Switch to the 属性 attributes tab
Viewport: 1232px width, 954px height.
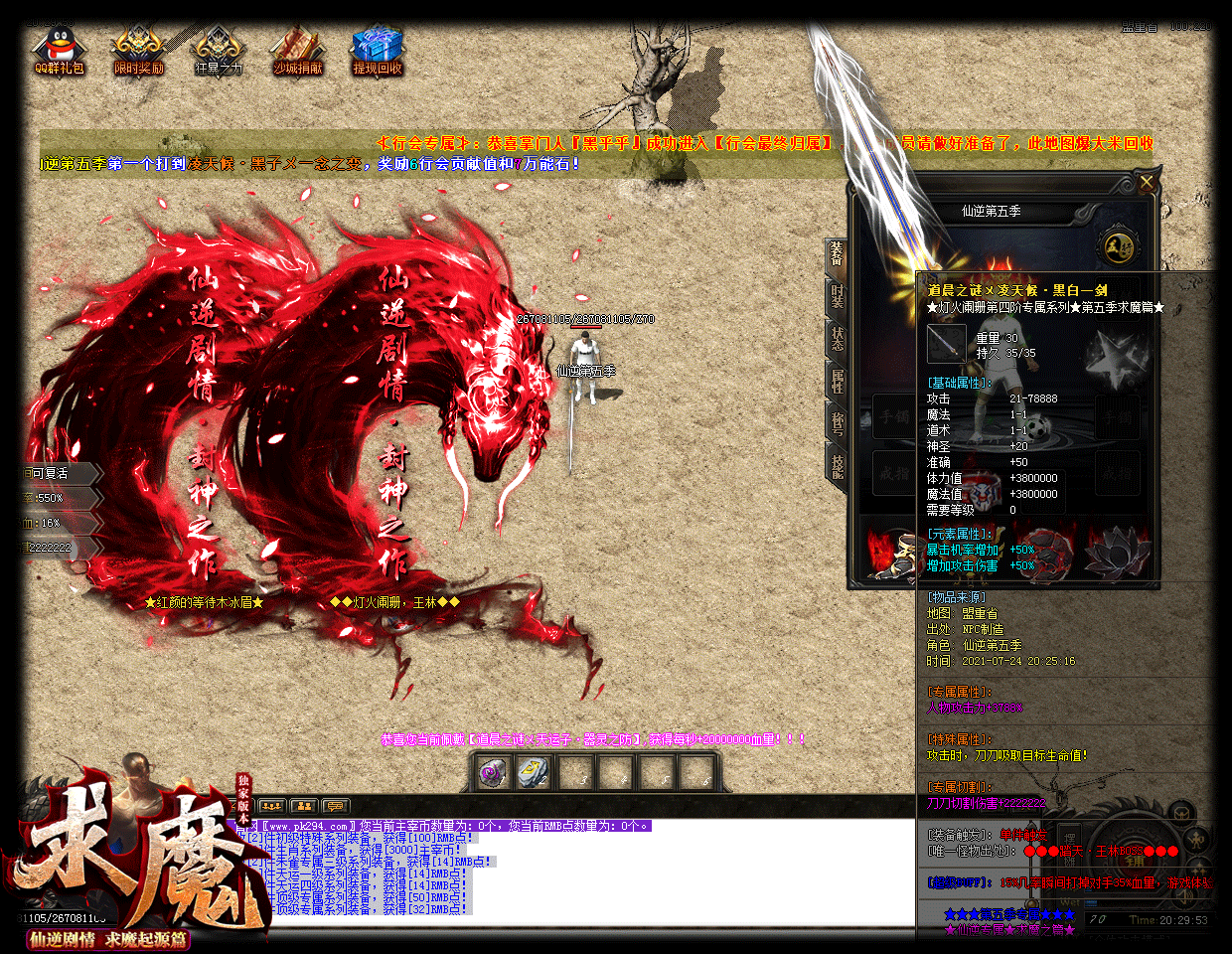837,381
